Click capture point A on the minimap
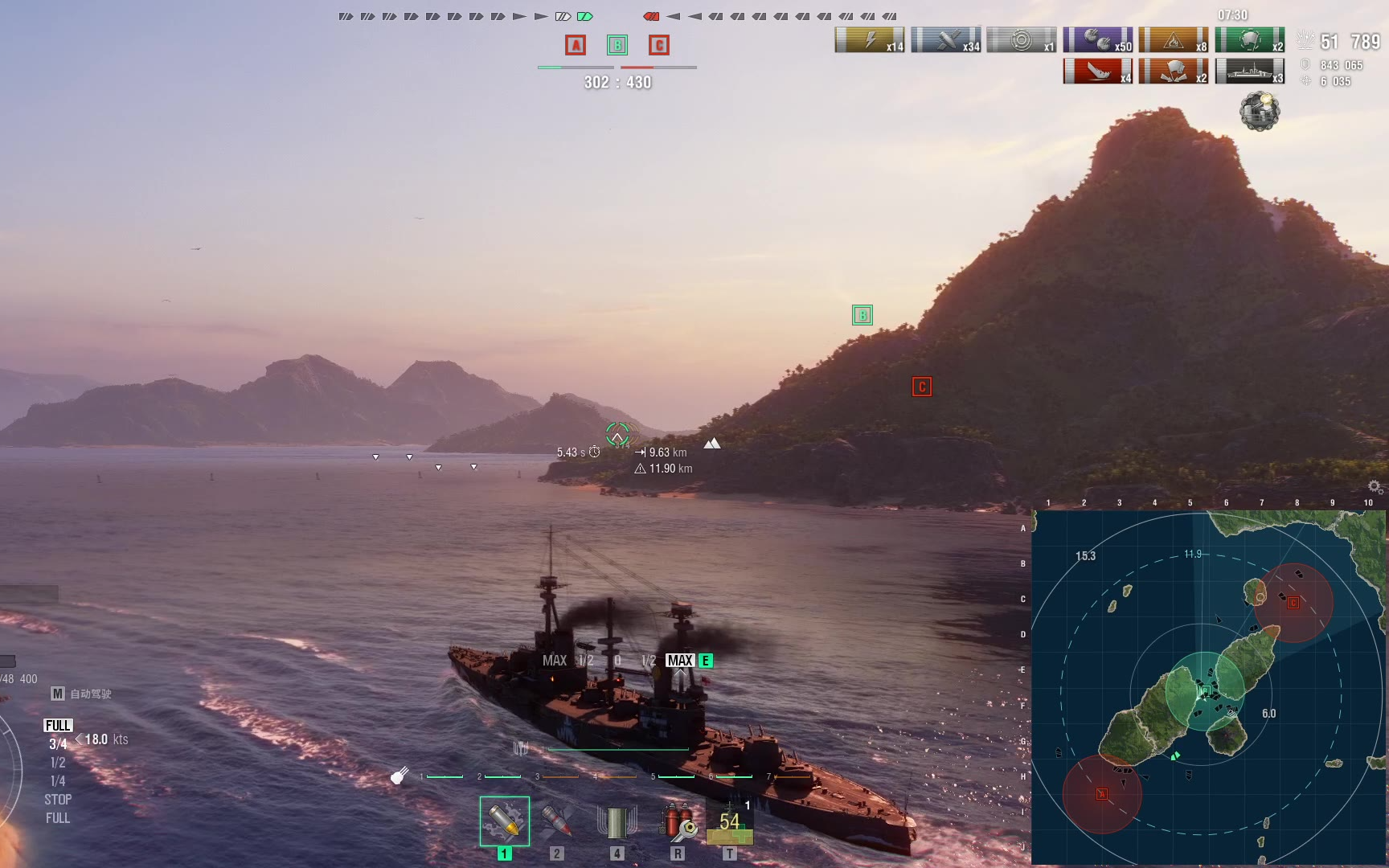This screenshot has height=868, width=1389. tap(1102, 794)
